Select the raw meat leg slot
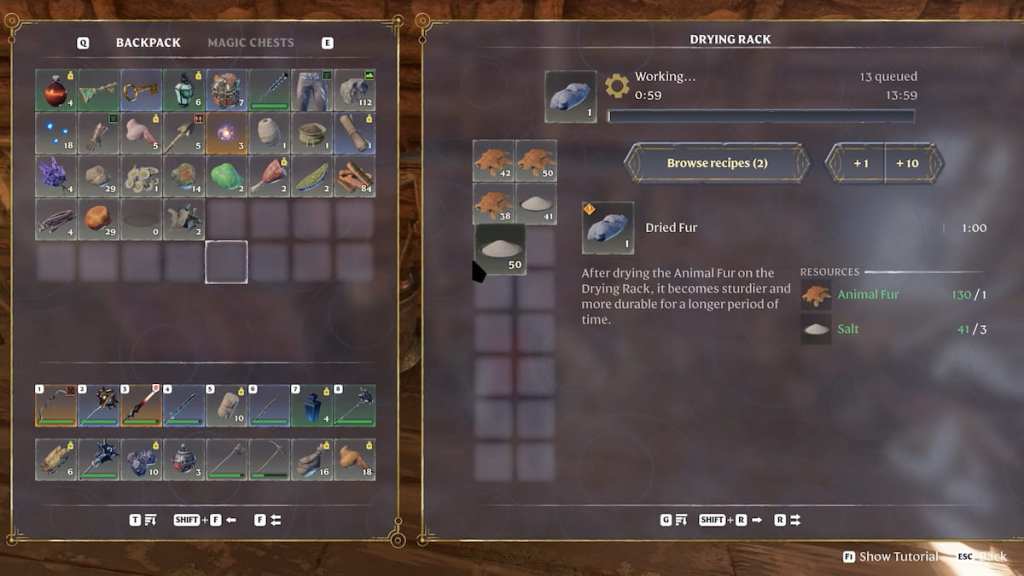This screenshot has height=576, width=1024. (270, 176)
